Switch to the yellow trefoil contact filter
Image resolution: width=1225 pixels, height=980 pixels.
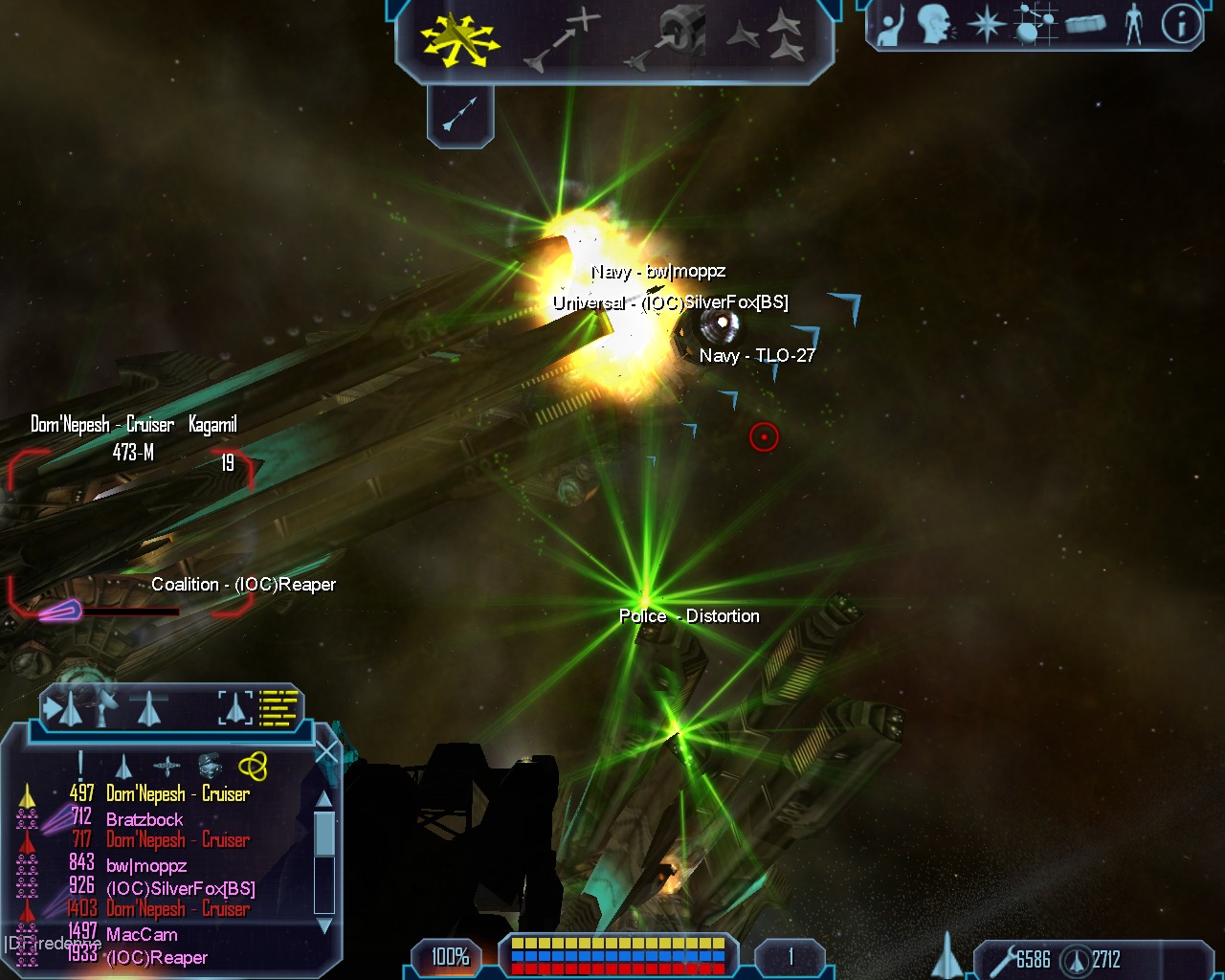pyautogui.click(x=253, y=766)
